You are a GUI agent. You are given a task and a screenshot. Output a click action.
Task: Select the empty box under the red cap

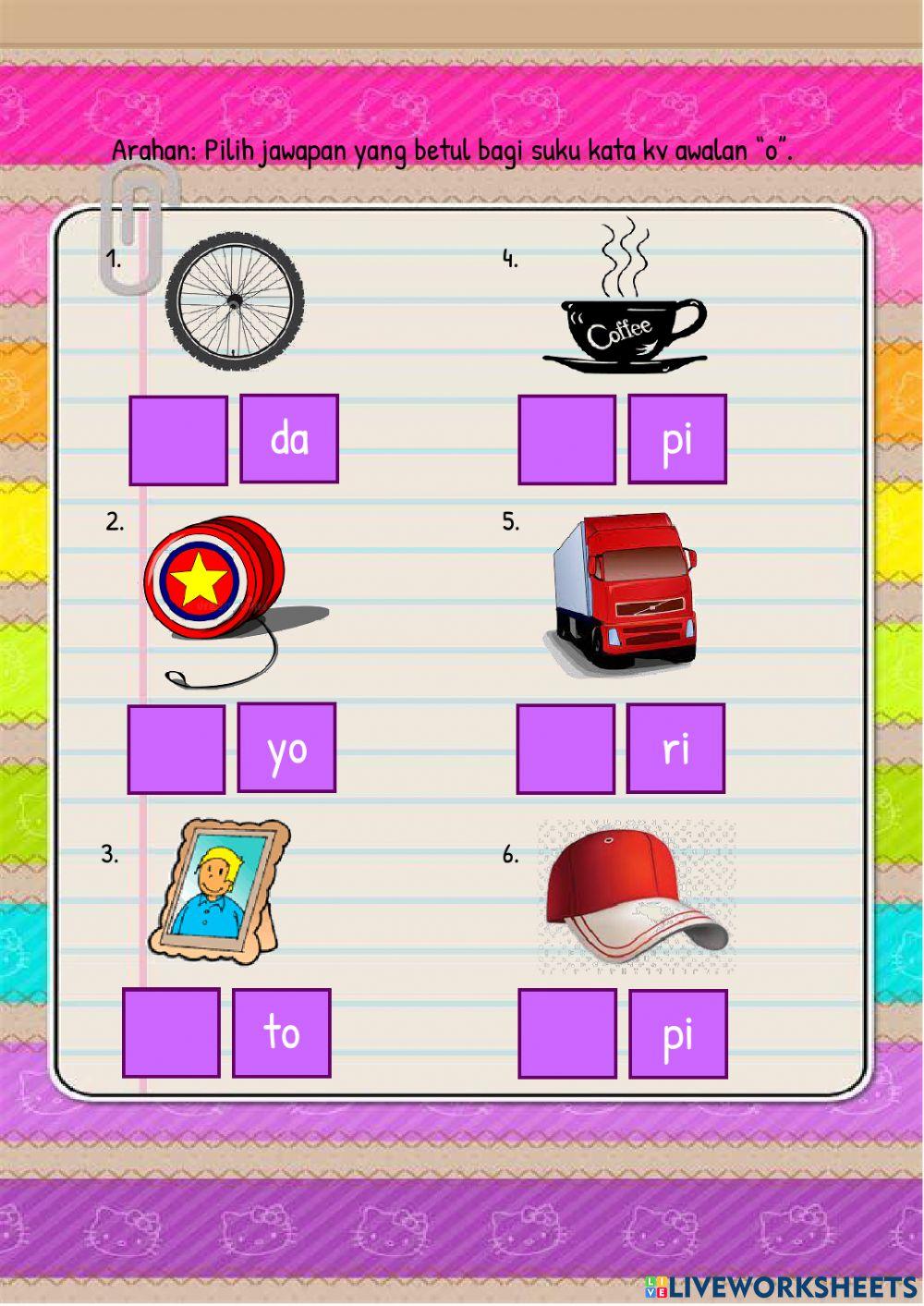[x=567, y=1033]
